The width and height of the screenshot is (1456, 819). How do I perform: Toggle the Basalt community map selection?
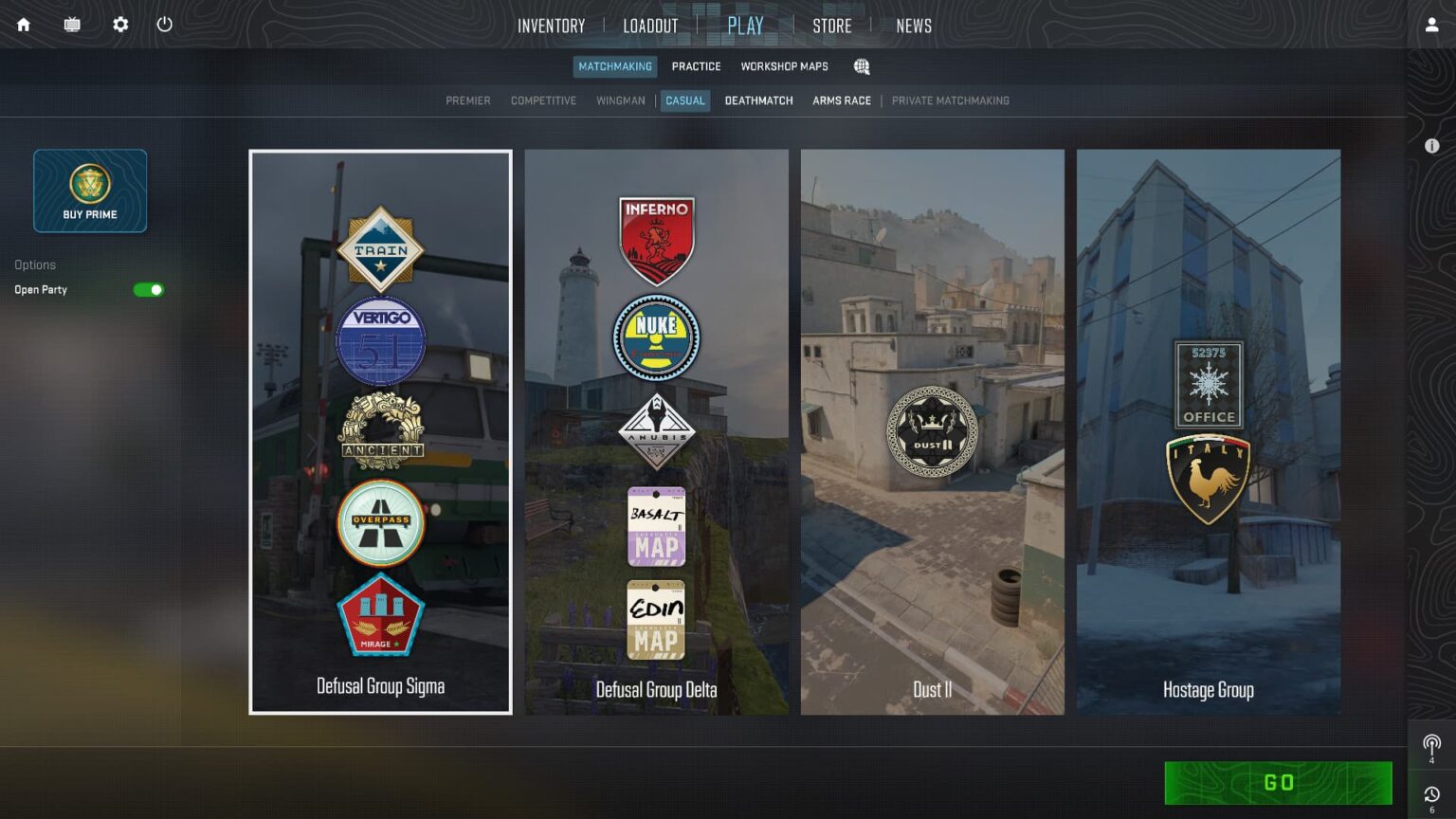click(x=656, y=525)
